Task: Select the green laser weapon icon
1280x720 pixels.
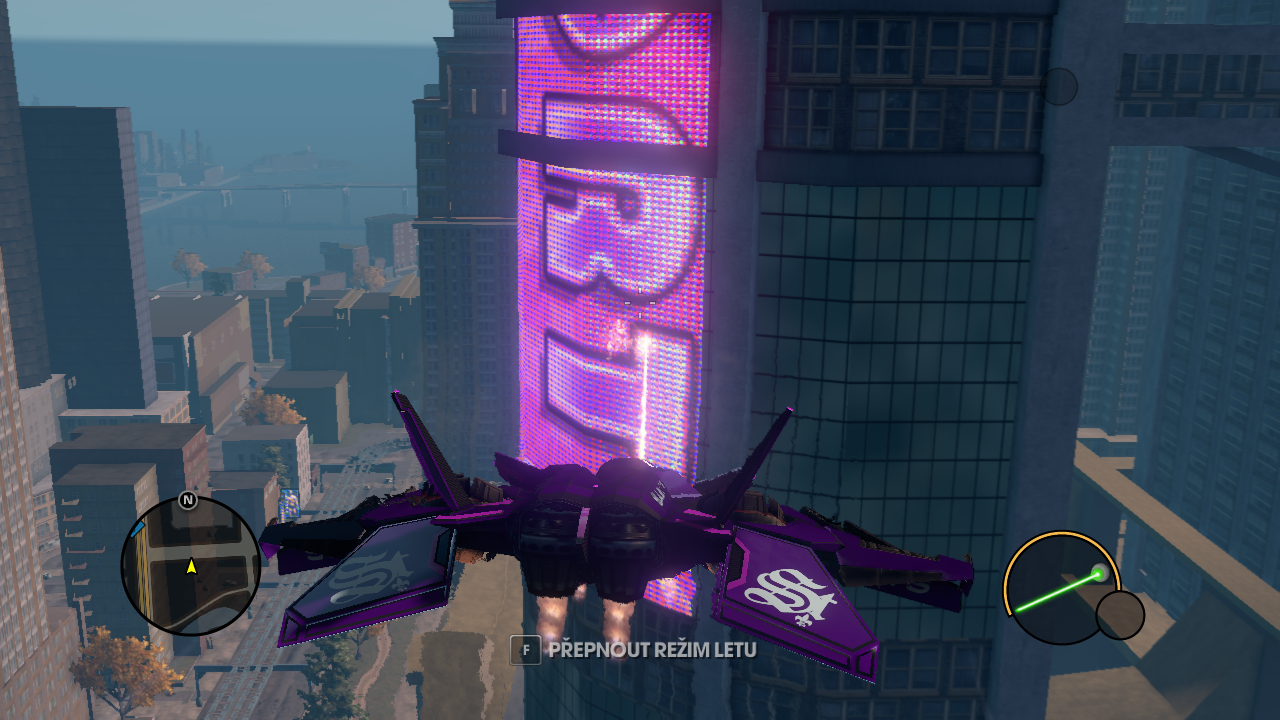Action: pyautogui.click(x=1060, y=588)
